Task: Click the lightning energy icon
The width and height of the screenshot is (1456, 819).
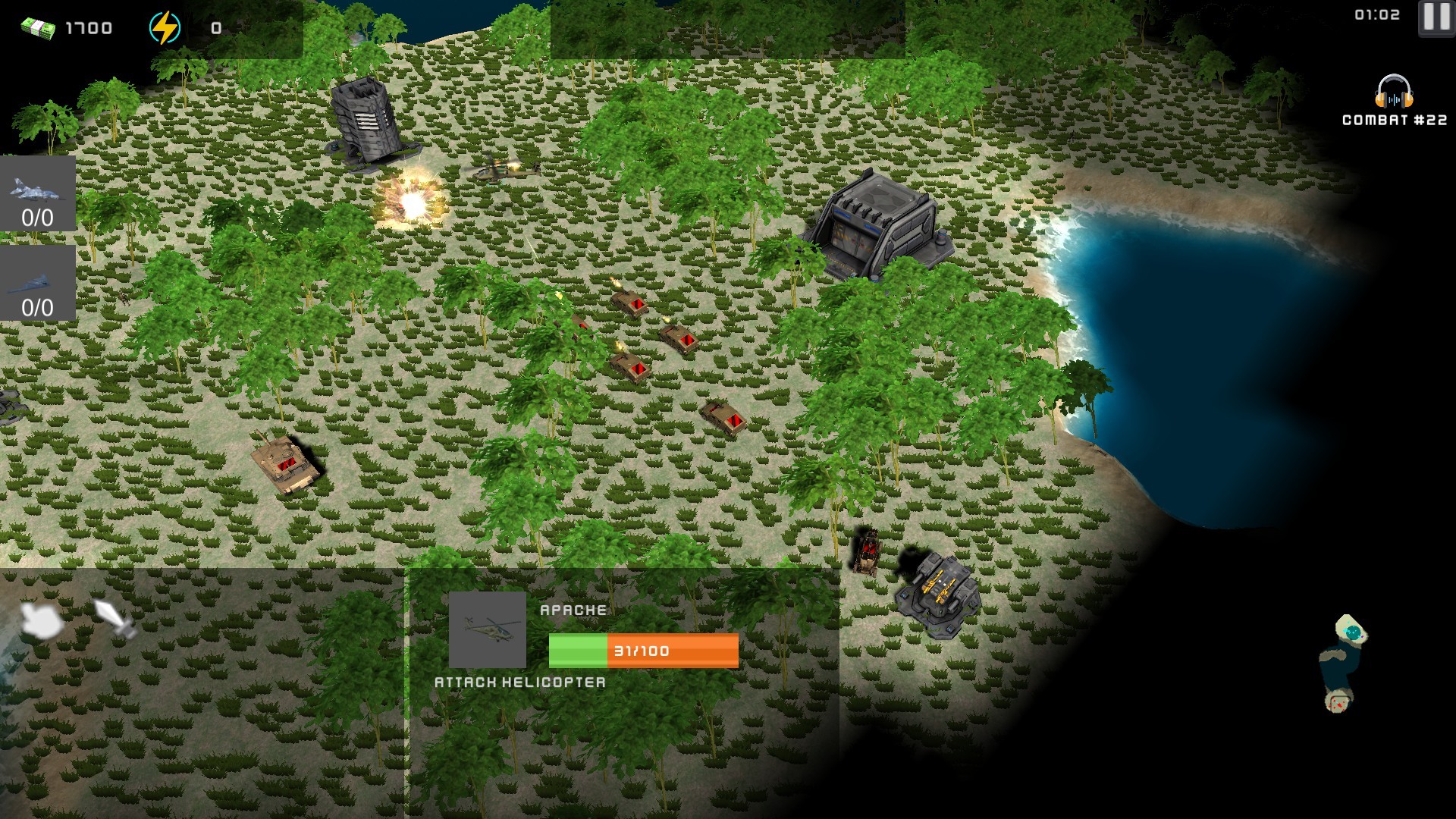Action: [165, 25]
